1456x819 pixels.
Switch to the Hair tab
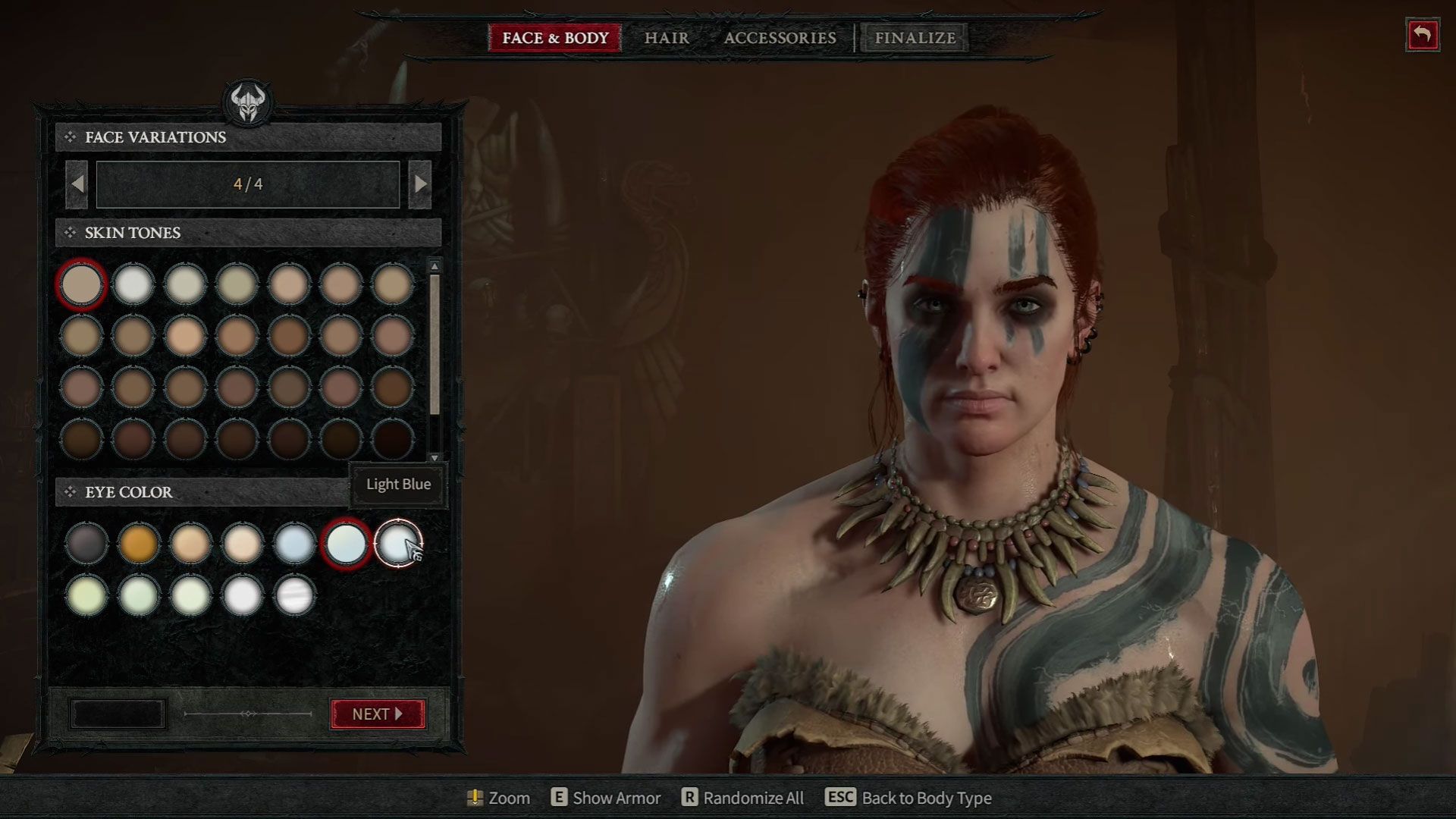tap(667, 38)
